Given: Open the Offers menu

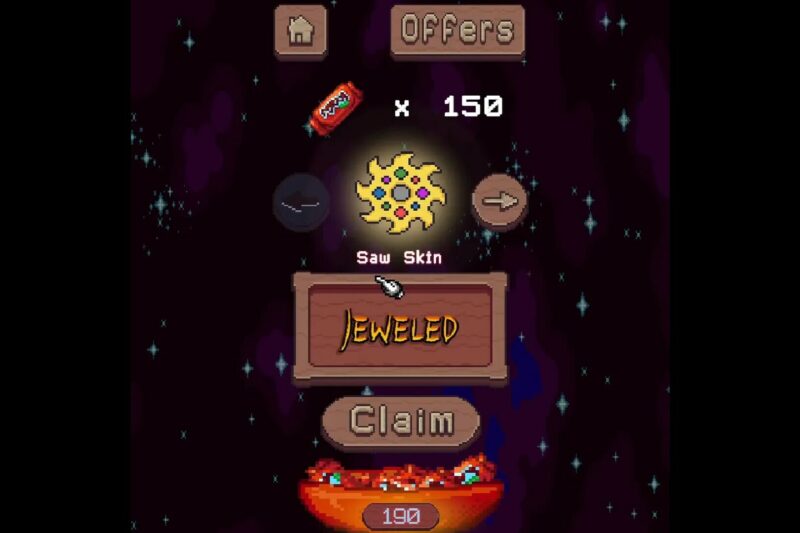Looking at the screenshot, I should point(458,30).
